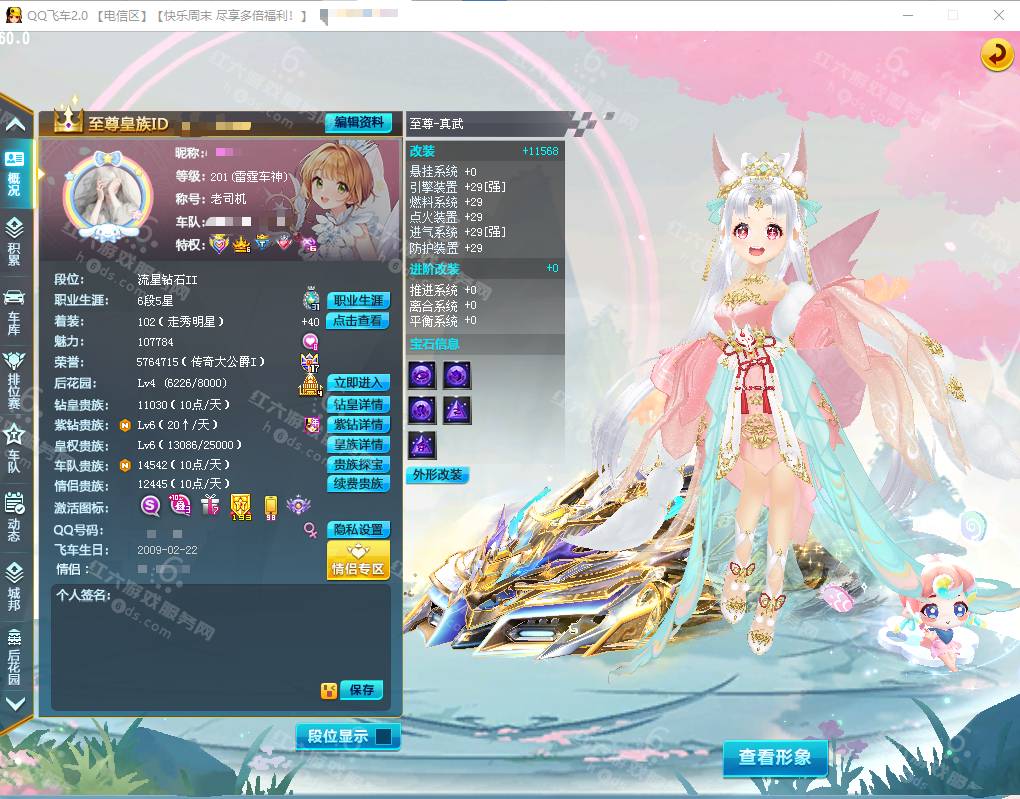Open the 情侣专区 couple zone
The image size is (1020, 799).
358,561
